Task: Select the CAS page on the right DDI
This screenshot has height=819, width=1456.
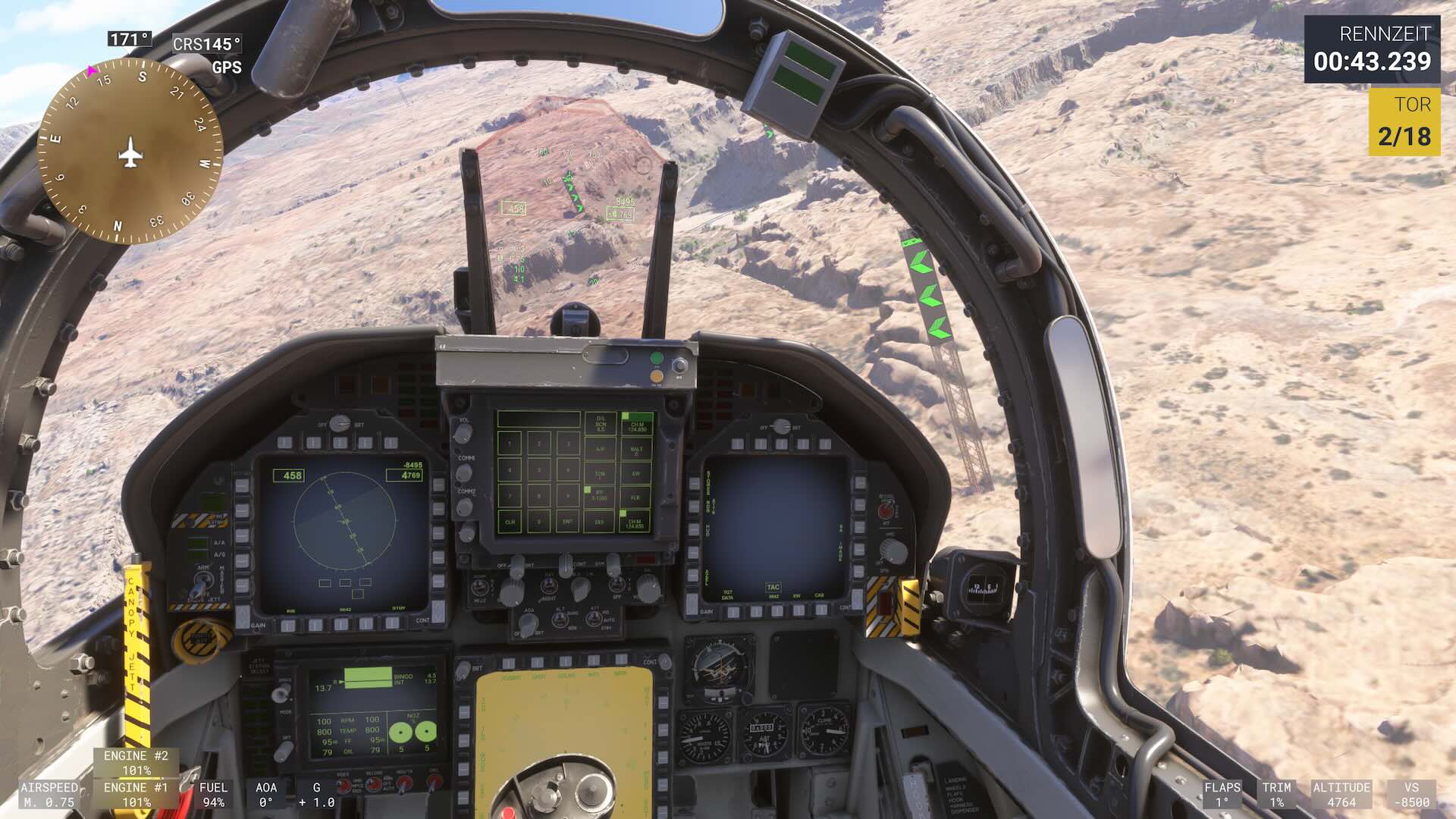Action: [x=821, y=610]
